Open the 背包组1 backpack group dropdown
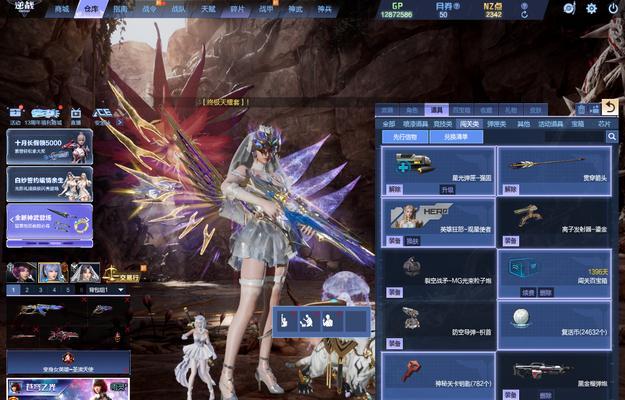Image resolution: width=625 pixels, height=400 pixels. (x=106, y=290)
